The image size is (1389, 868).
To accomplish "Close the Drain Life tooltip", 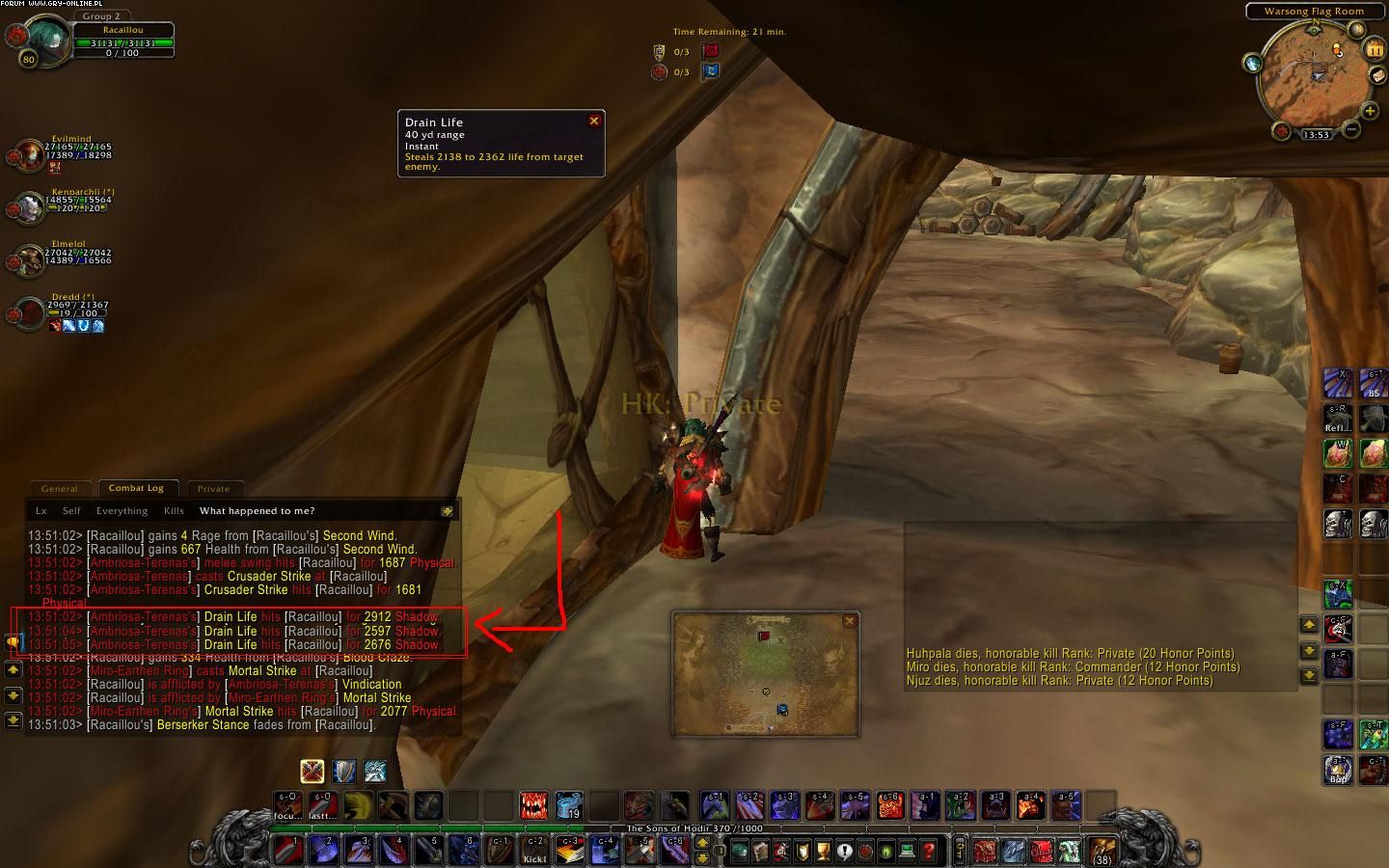I will pos(594,121).
